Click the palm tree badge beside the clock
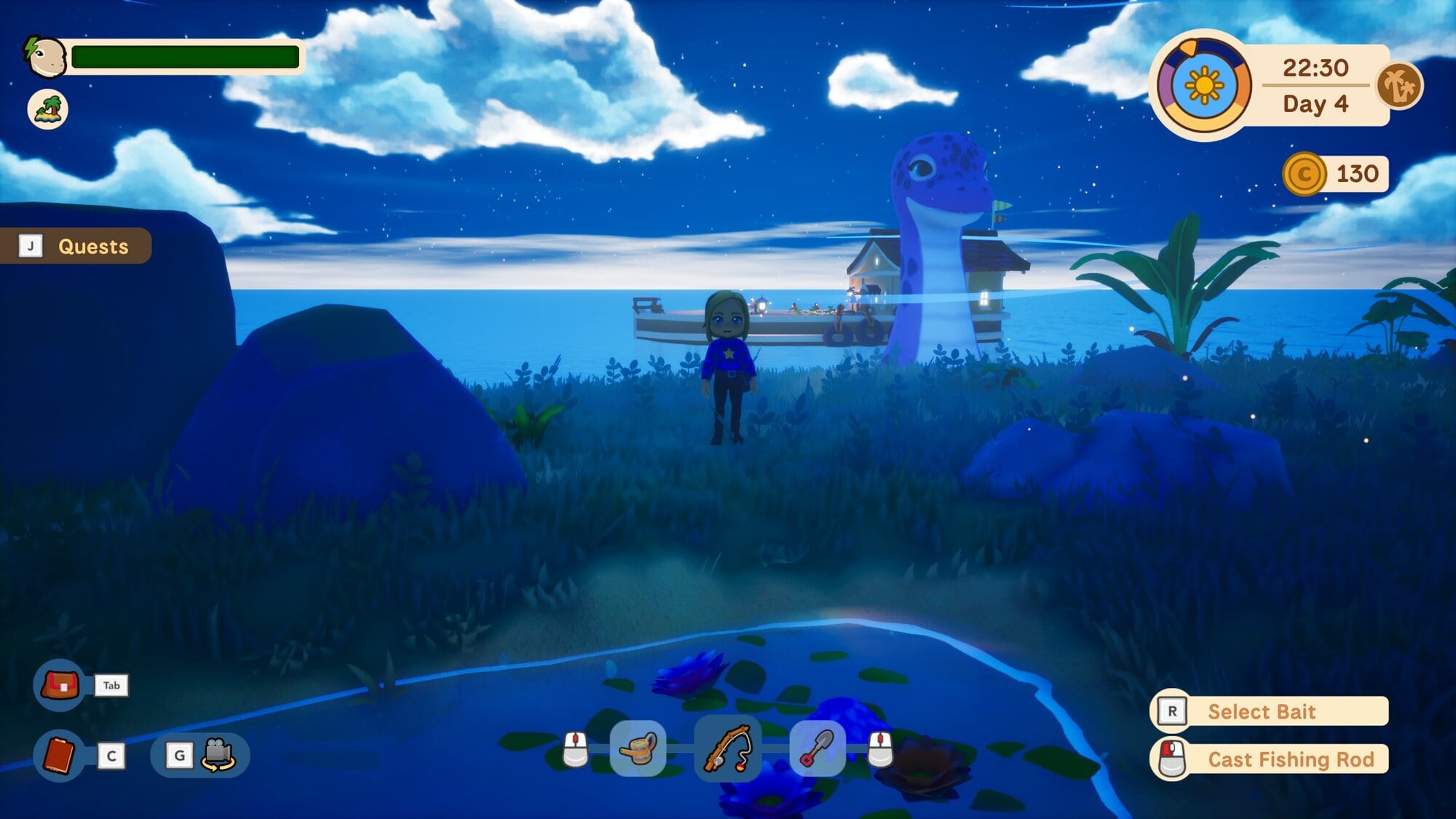The height and width of the screenshot is (819, 1456). [1399, 86]
